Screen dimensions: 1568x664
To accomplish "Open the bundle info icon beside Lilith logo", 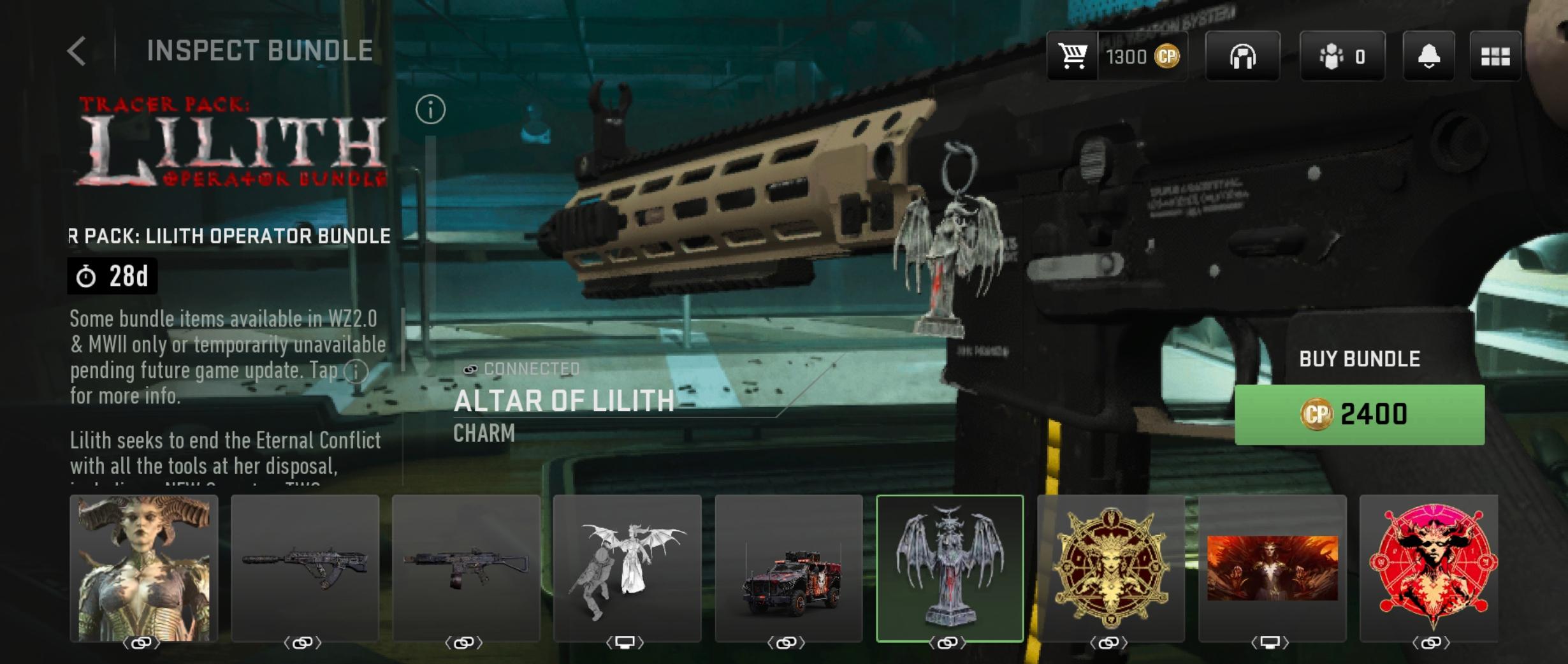I will coord(430,110).
